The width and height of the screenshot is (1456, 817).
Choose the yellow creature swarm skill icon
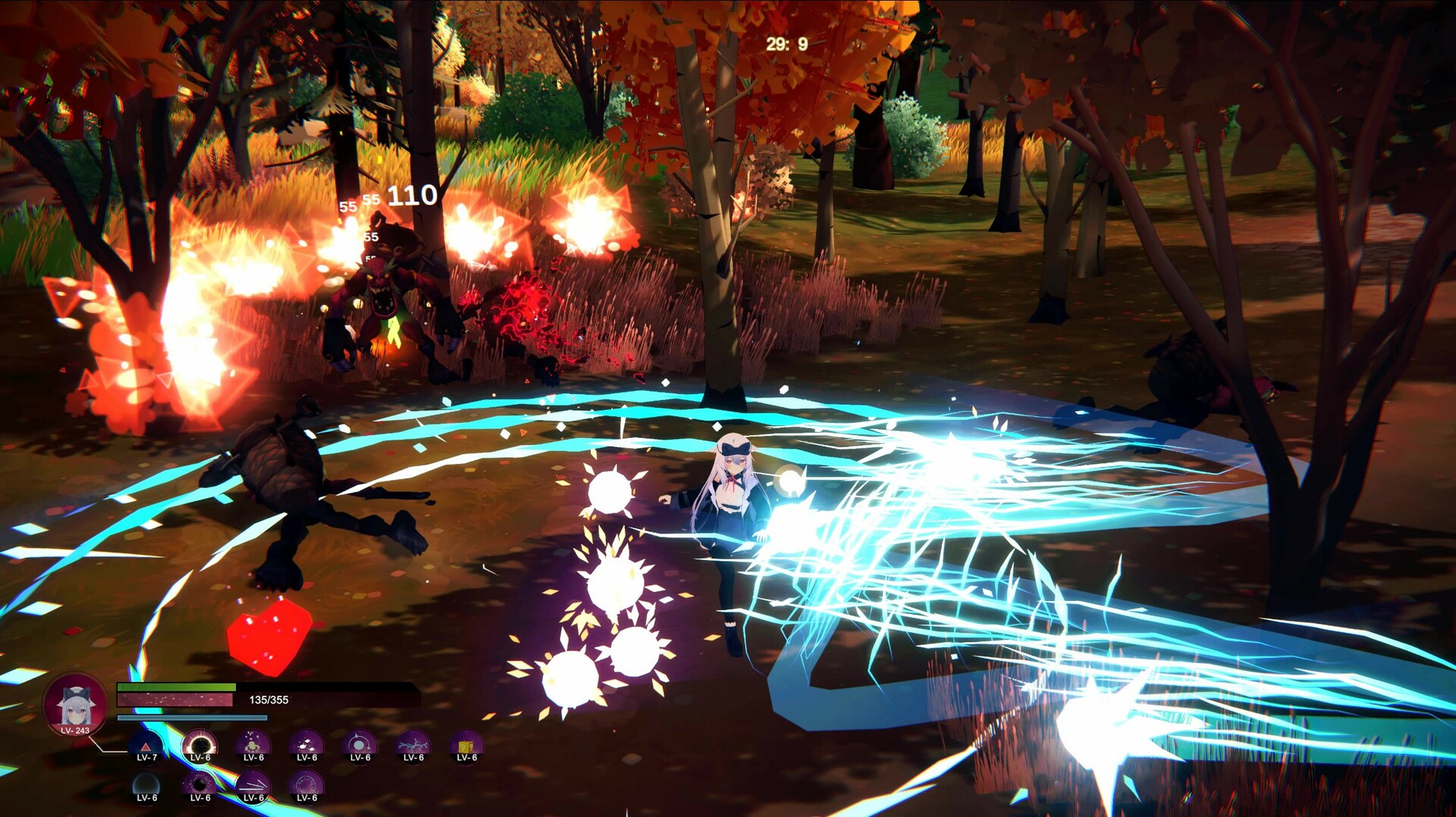click(x=253, y=746)
